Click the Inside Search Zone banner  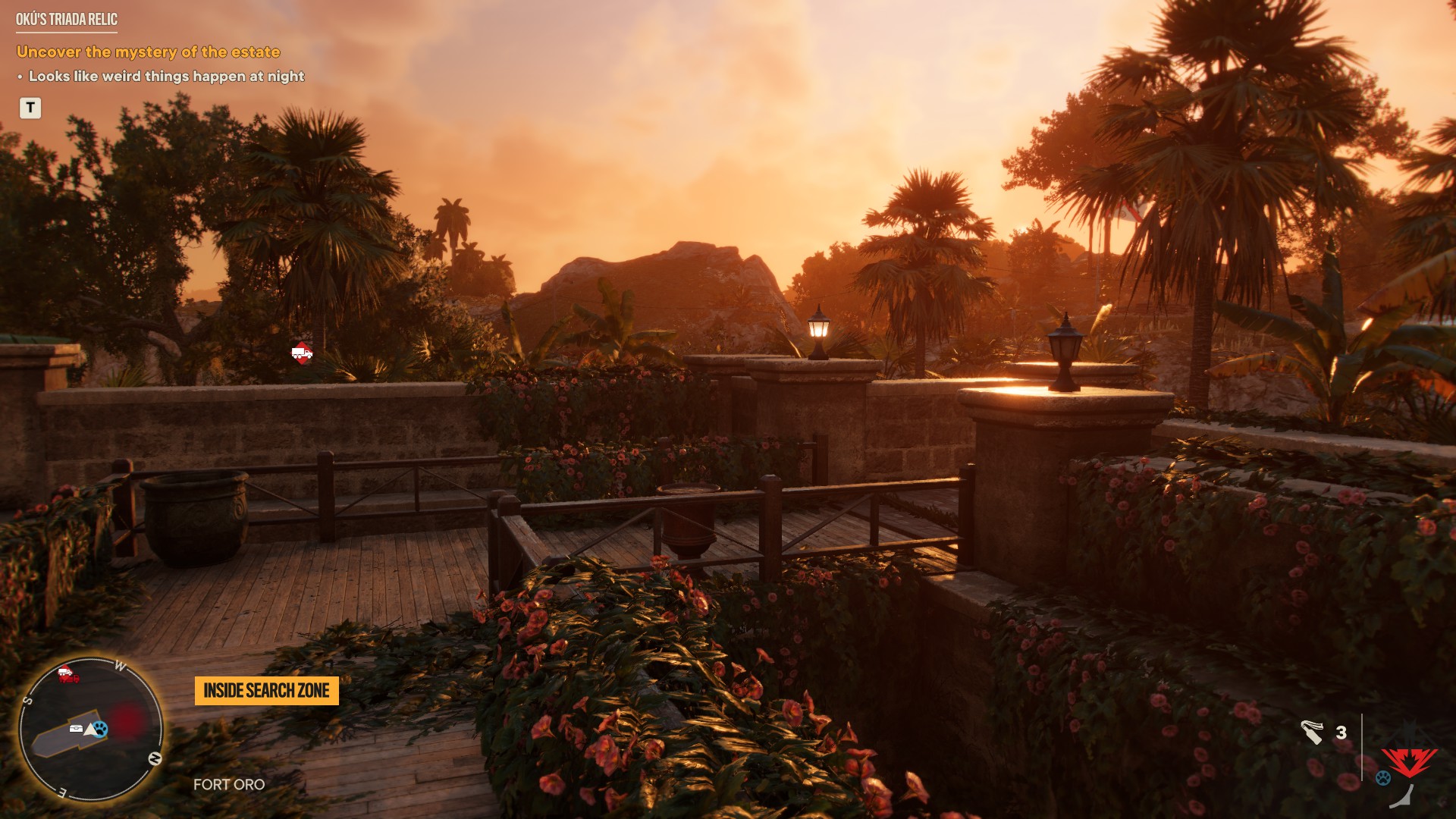click(266, 691)
